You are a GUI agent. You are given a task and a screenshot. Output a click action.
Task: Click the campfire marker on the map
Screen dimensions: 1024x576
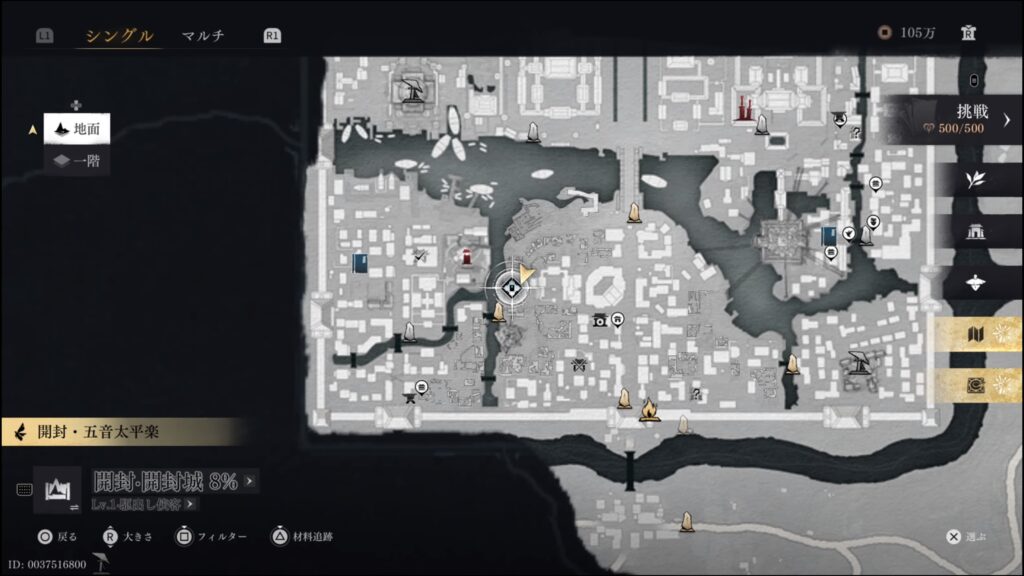coord(649,410)
